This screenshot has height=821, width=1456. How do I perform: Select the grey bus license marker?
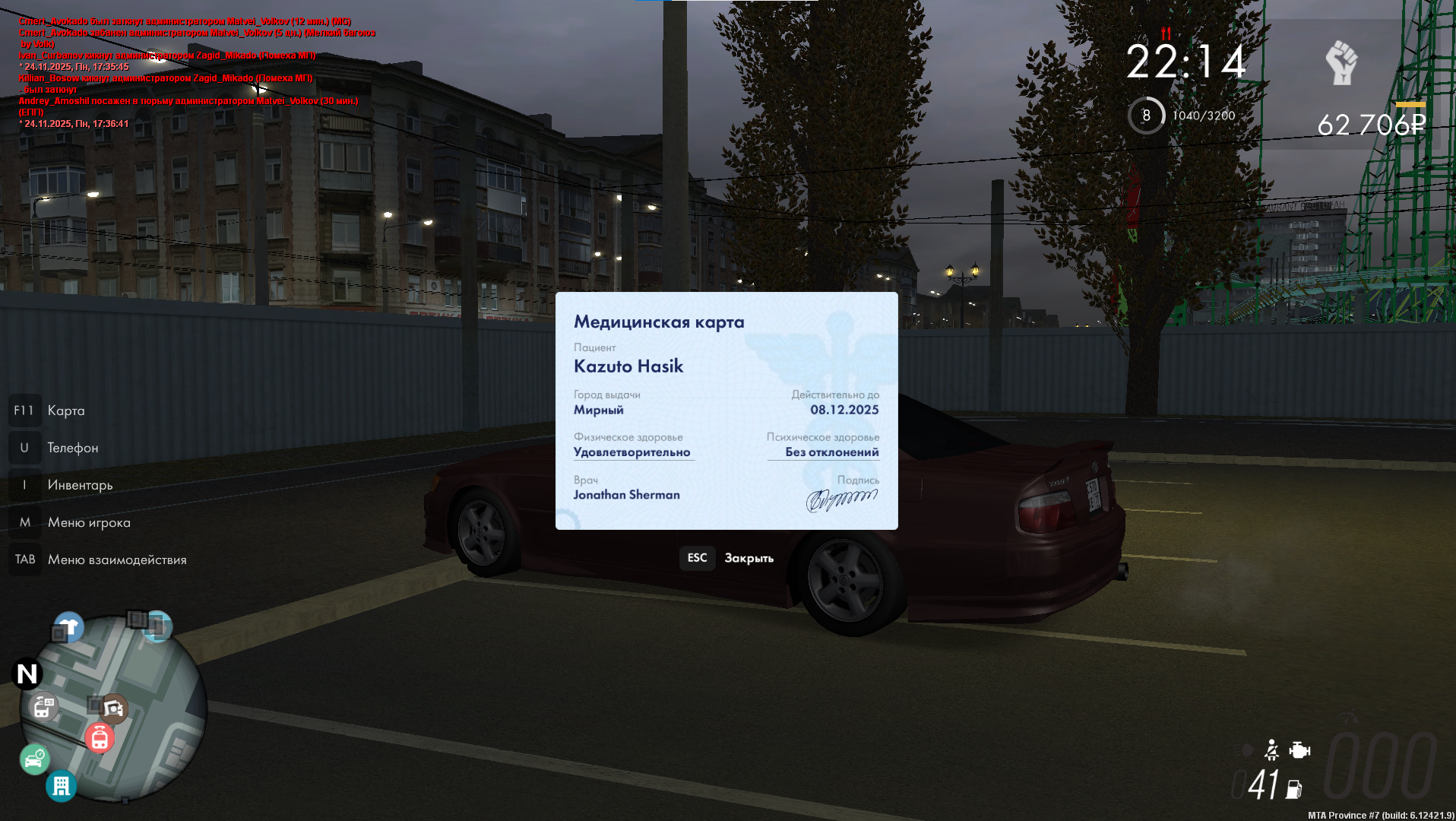[x=43, y=707]
